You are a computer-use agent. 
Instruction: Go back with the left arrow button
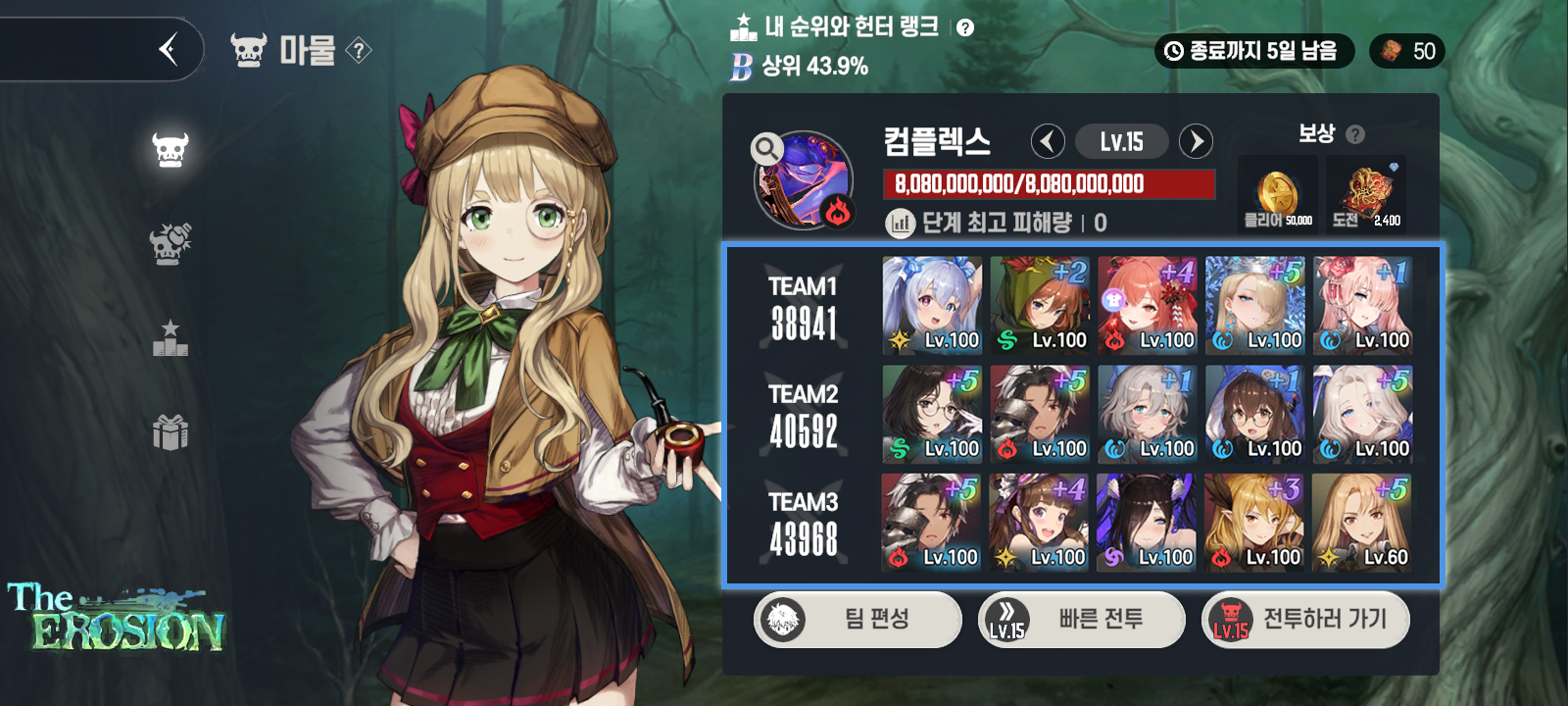click(x=169, y=49)
